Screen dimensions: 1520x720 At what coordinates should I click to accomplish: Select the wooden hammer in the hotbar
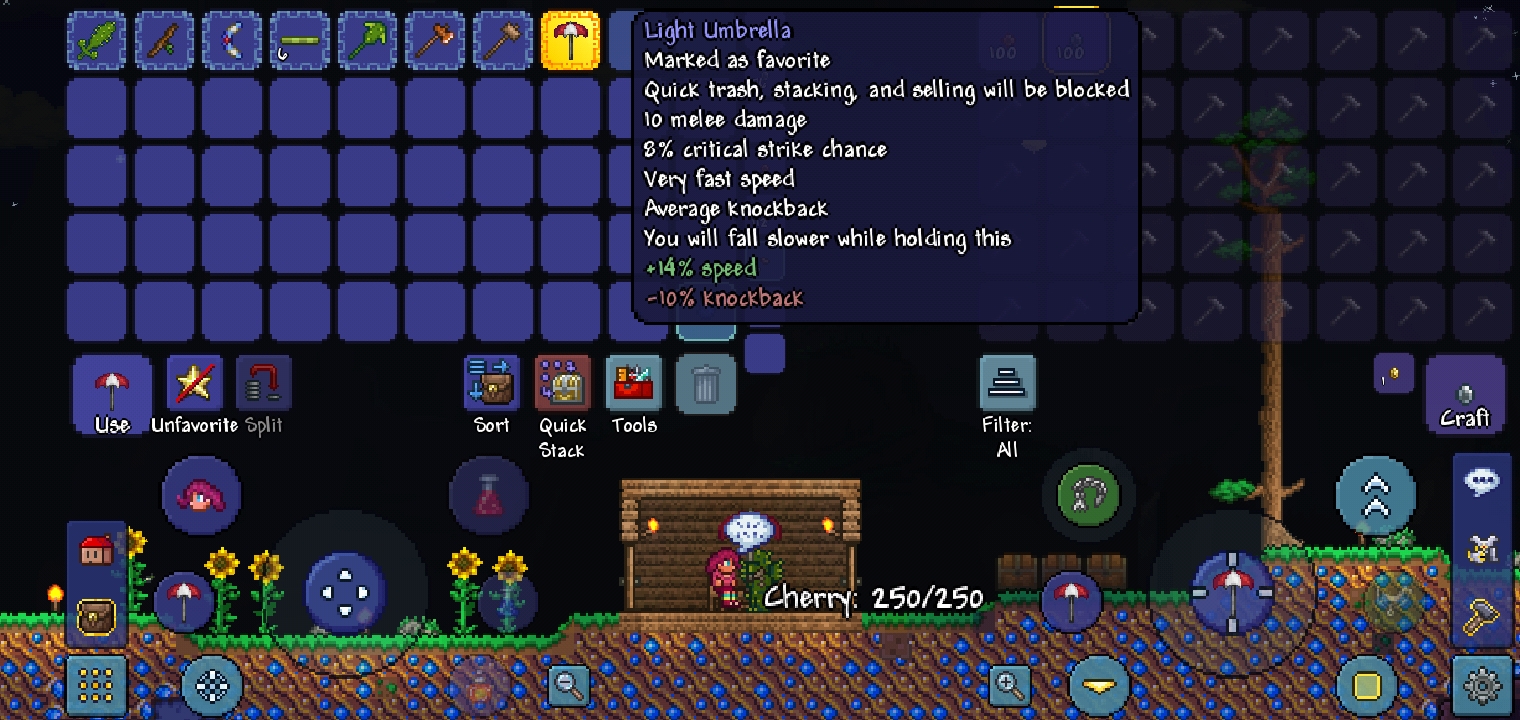[x=503, y=39]
